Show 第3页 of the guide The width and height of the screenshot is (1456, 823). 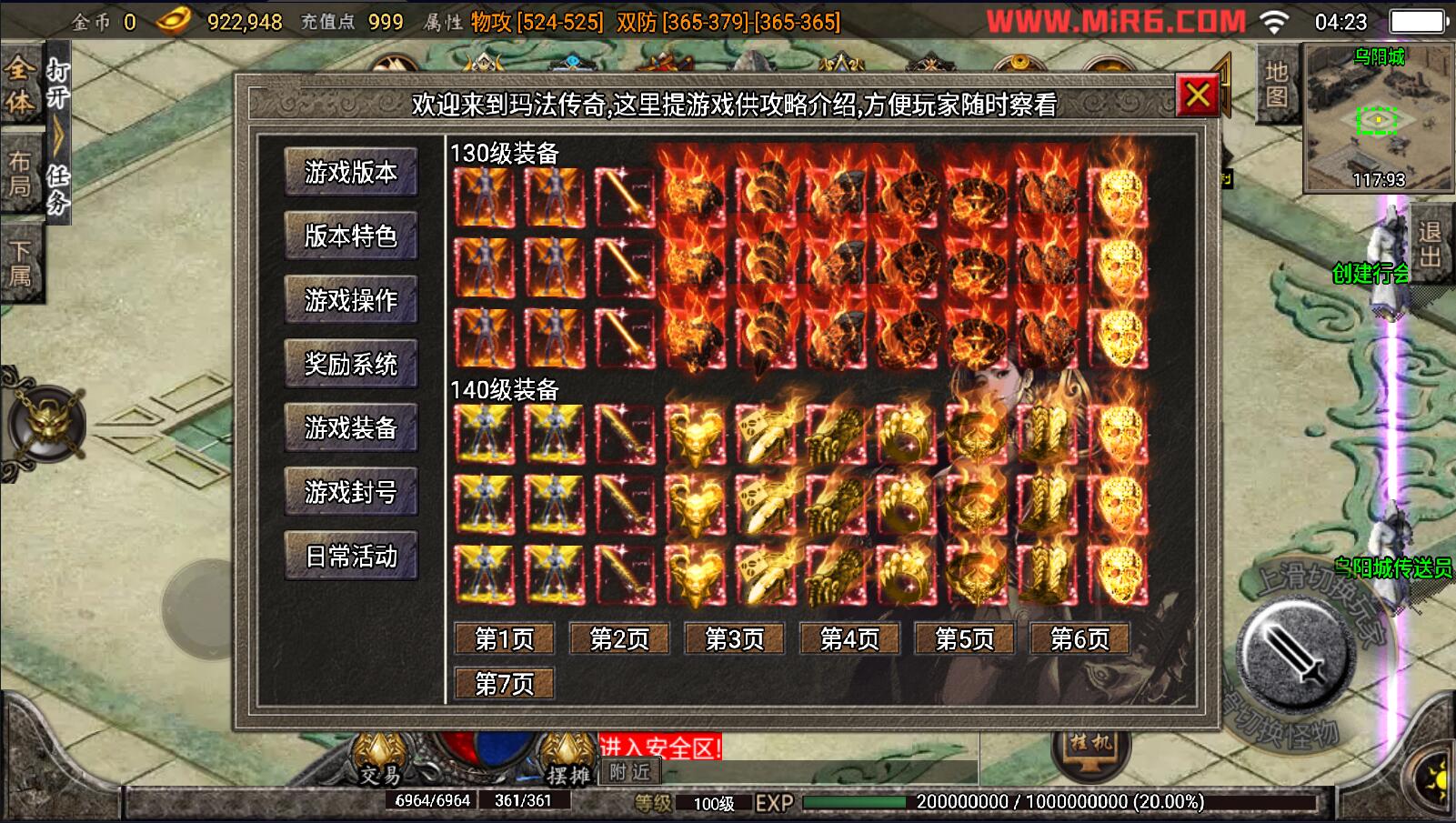[735, 639]
